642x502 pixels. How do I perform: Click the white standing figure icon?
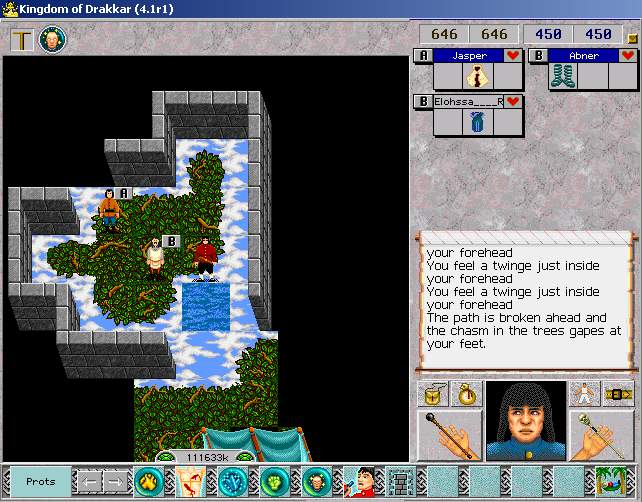(x=584, y=394)
